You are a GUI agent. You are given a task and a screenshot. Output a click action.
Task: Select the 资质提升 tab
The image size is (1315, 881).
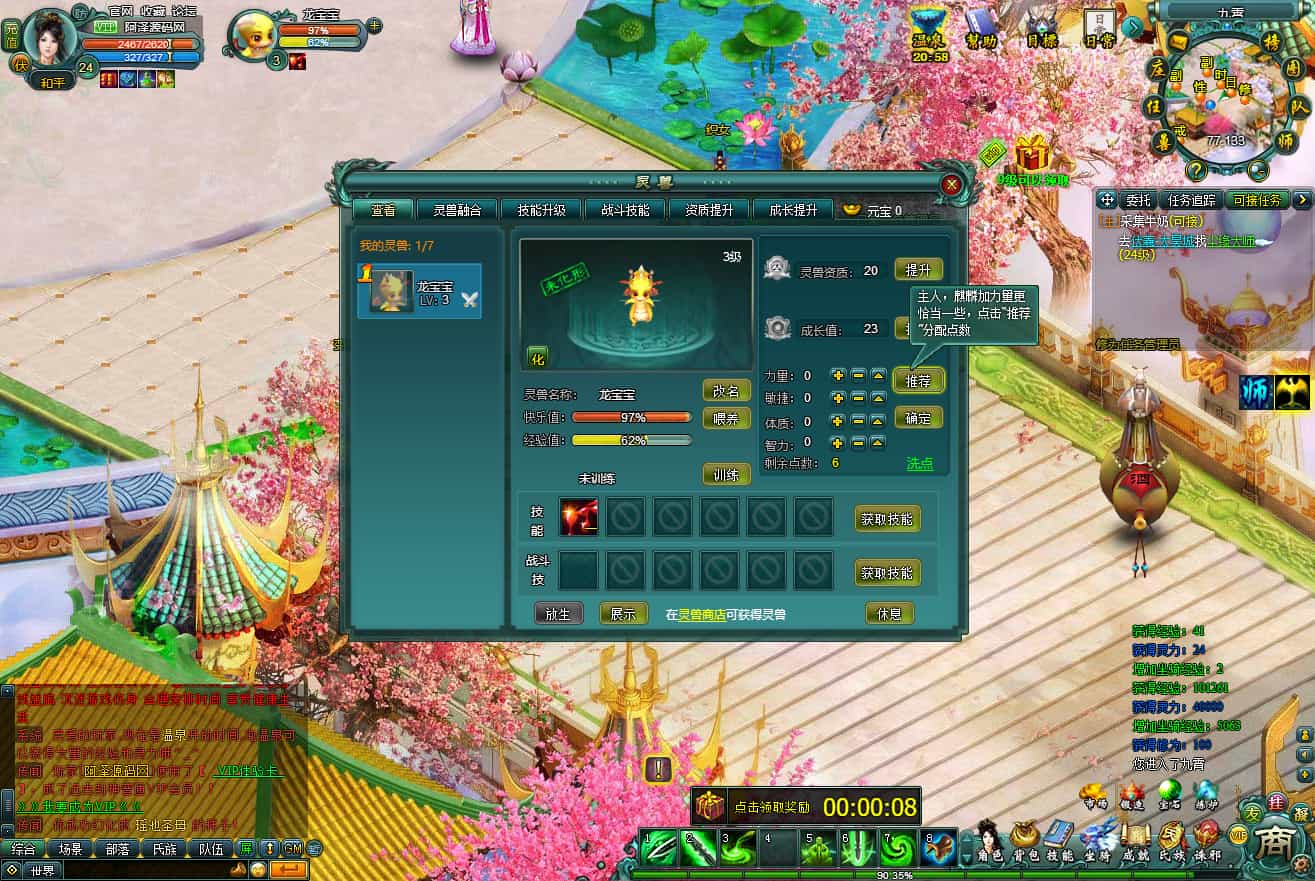coord(709,210)
